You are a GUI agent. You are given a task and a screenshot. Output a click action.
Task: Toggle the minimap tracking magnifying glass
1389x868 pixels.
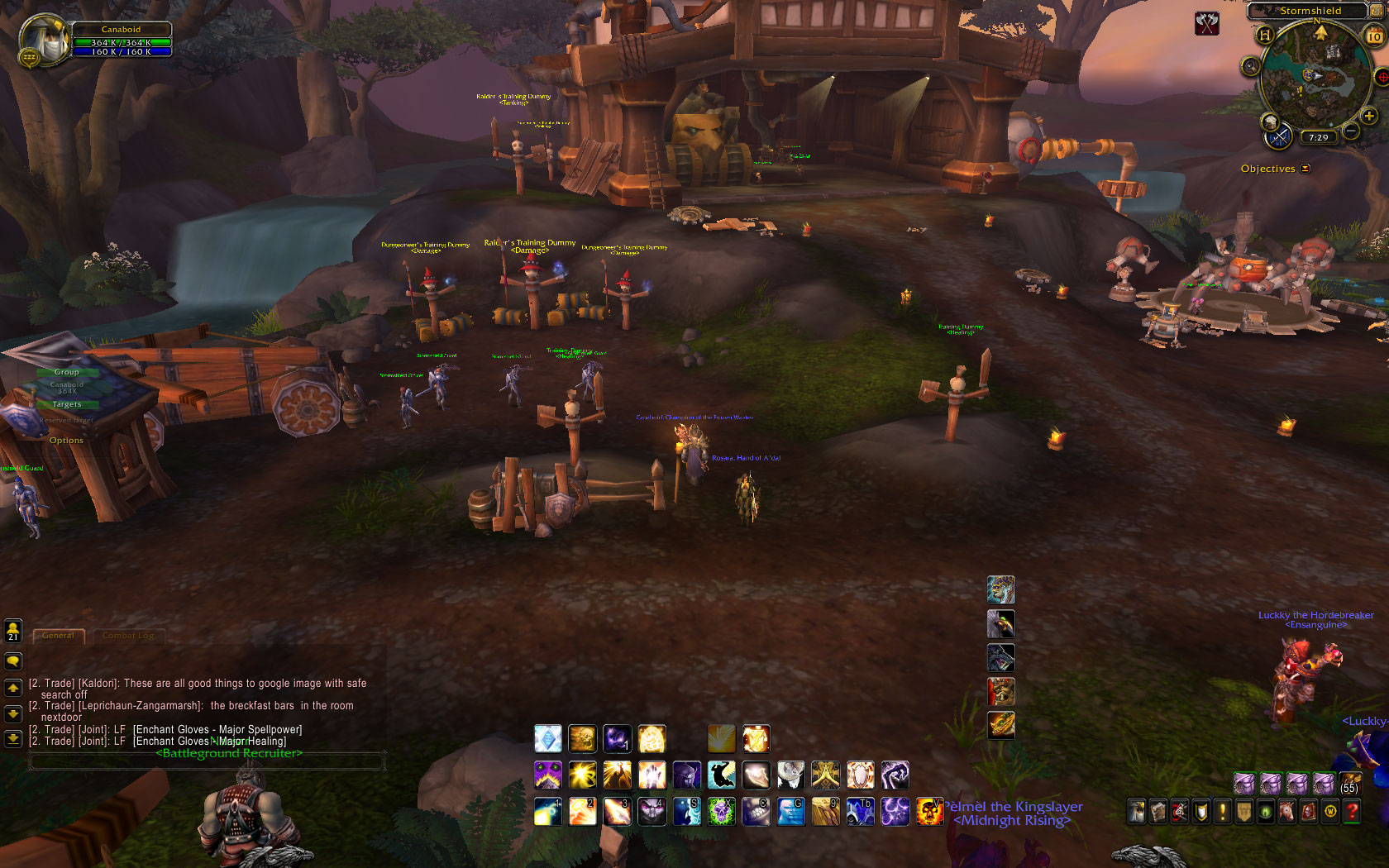pyautogui.click(x=1250, y=66)
